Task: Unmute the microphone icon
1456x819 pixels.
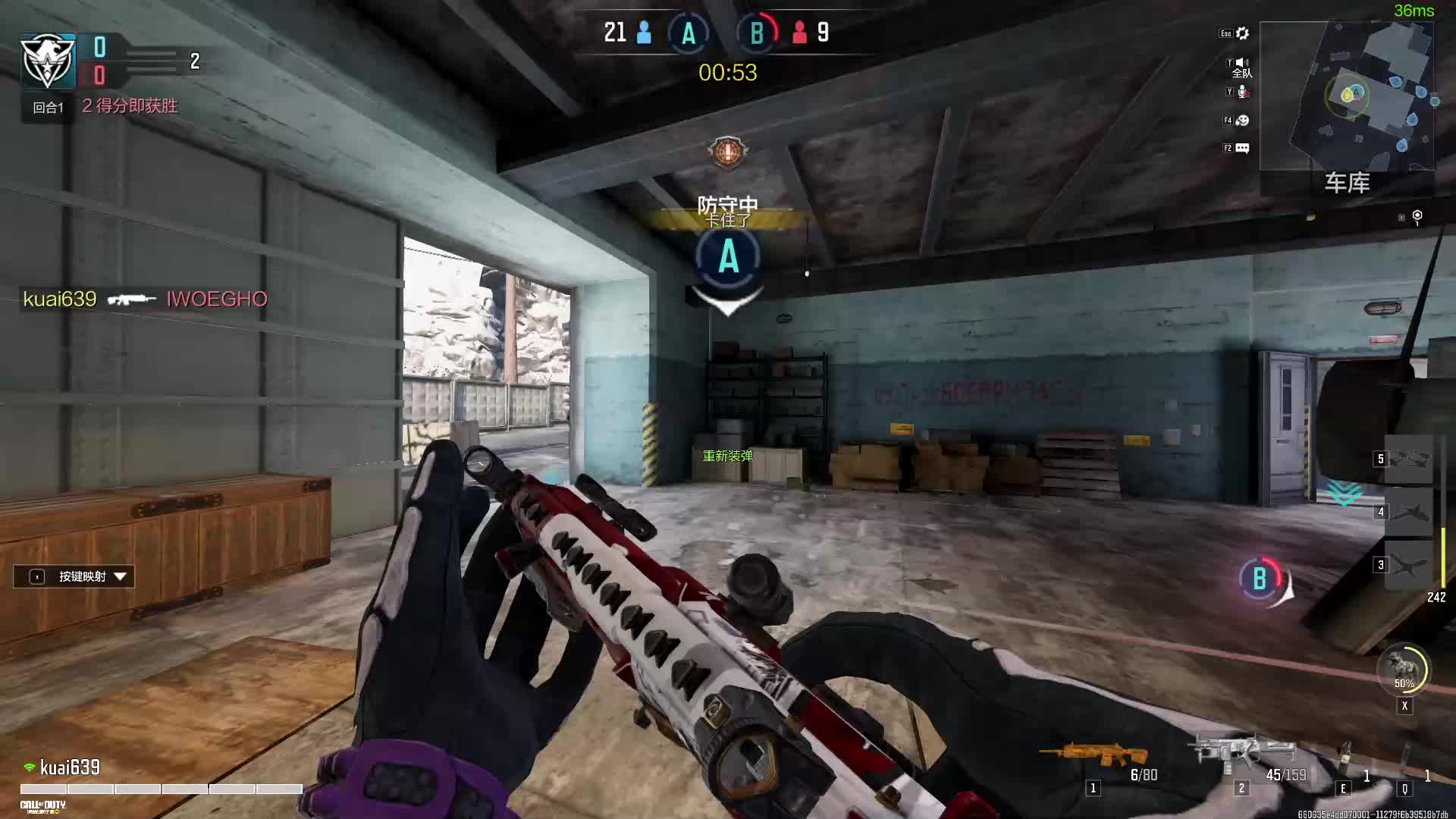Action: (1243, 92)
